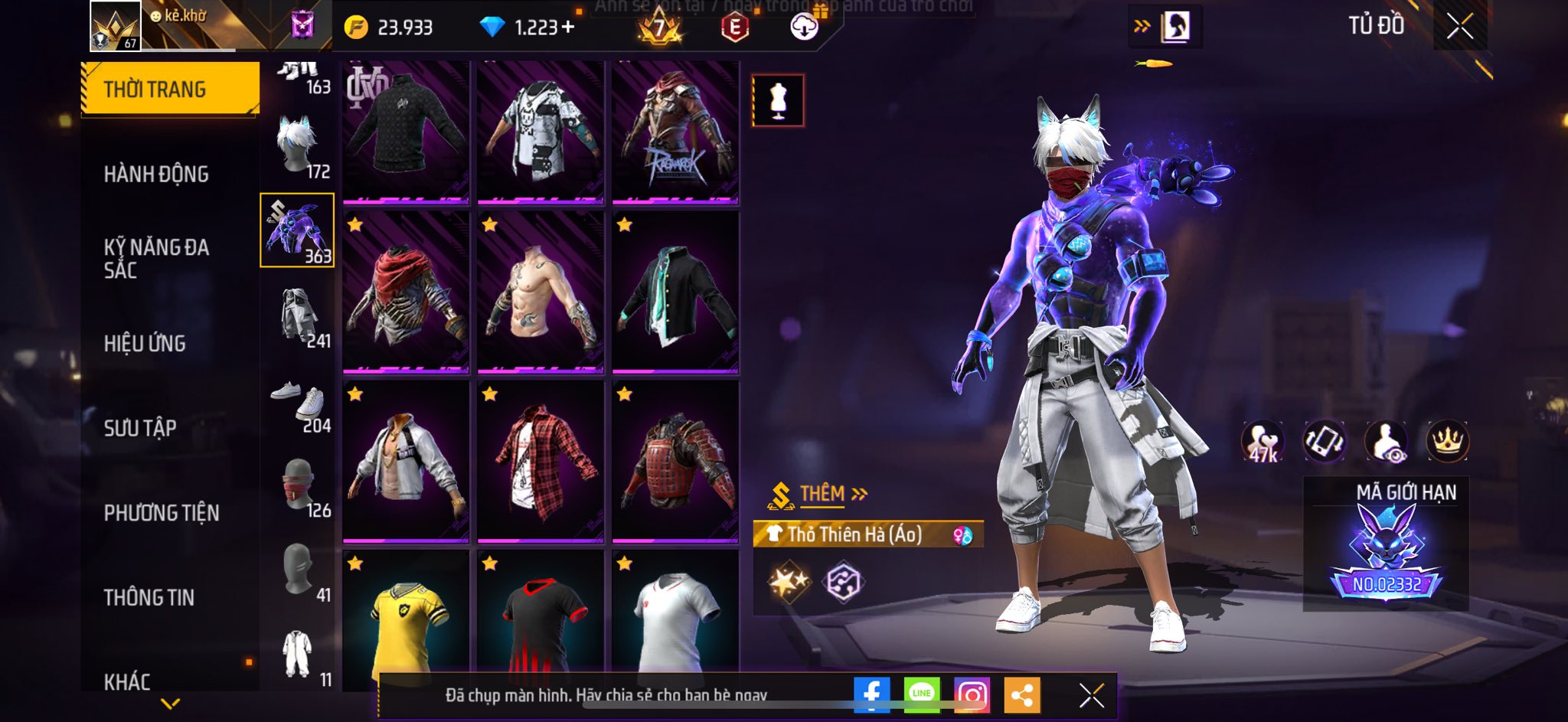
Task: Go to the SƯU TẬP tab
Action: (x=140, y=428)
